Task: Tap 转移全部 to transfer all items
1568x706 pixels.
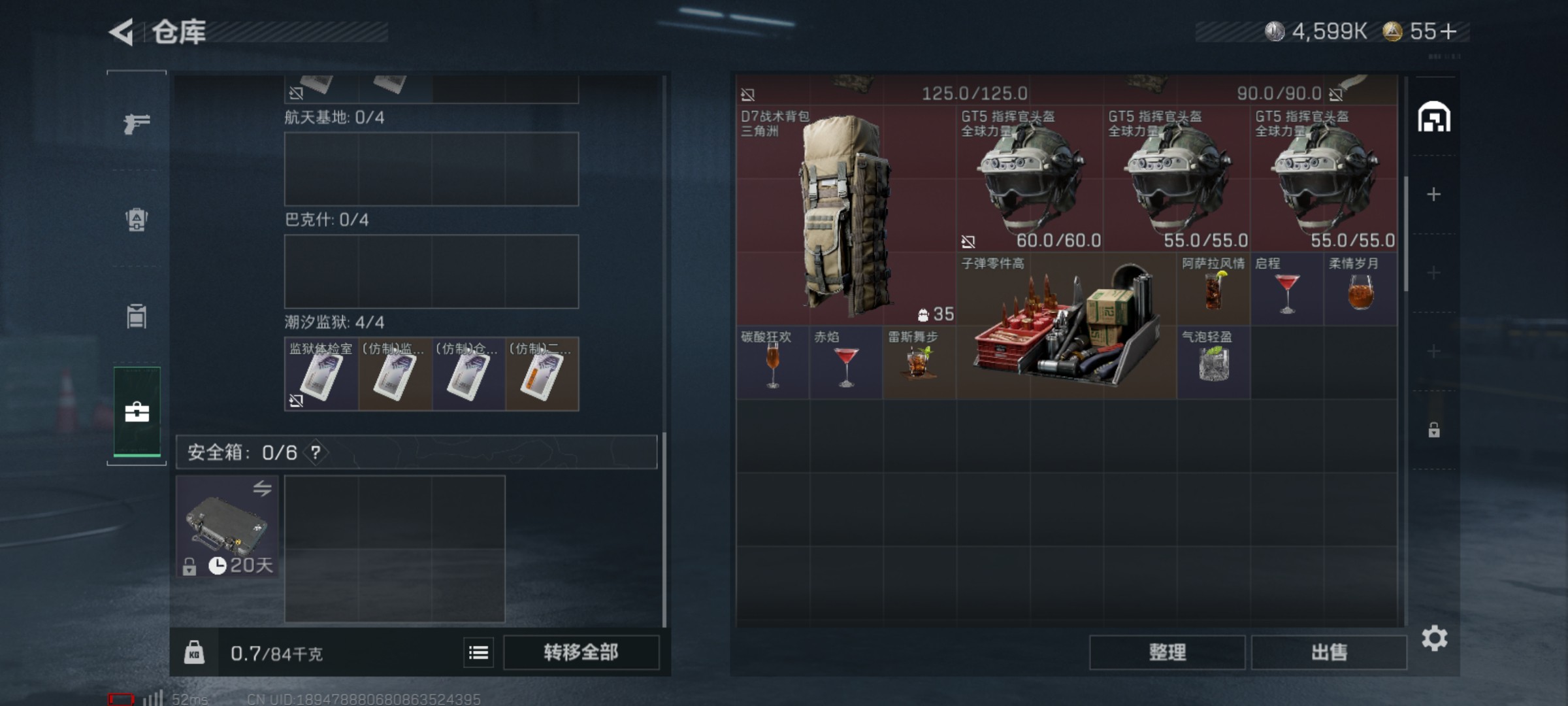Action: coord(581,652)
